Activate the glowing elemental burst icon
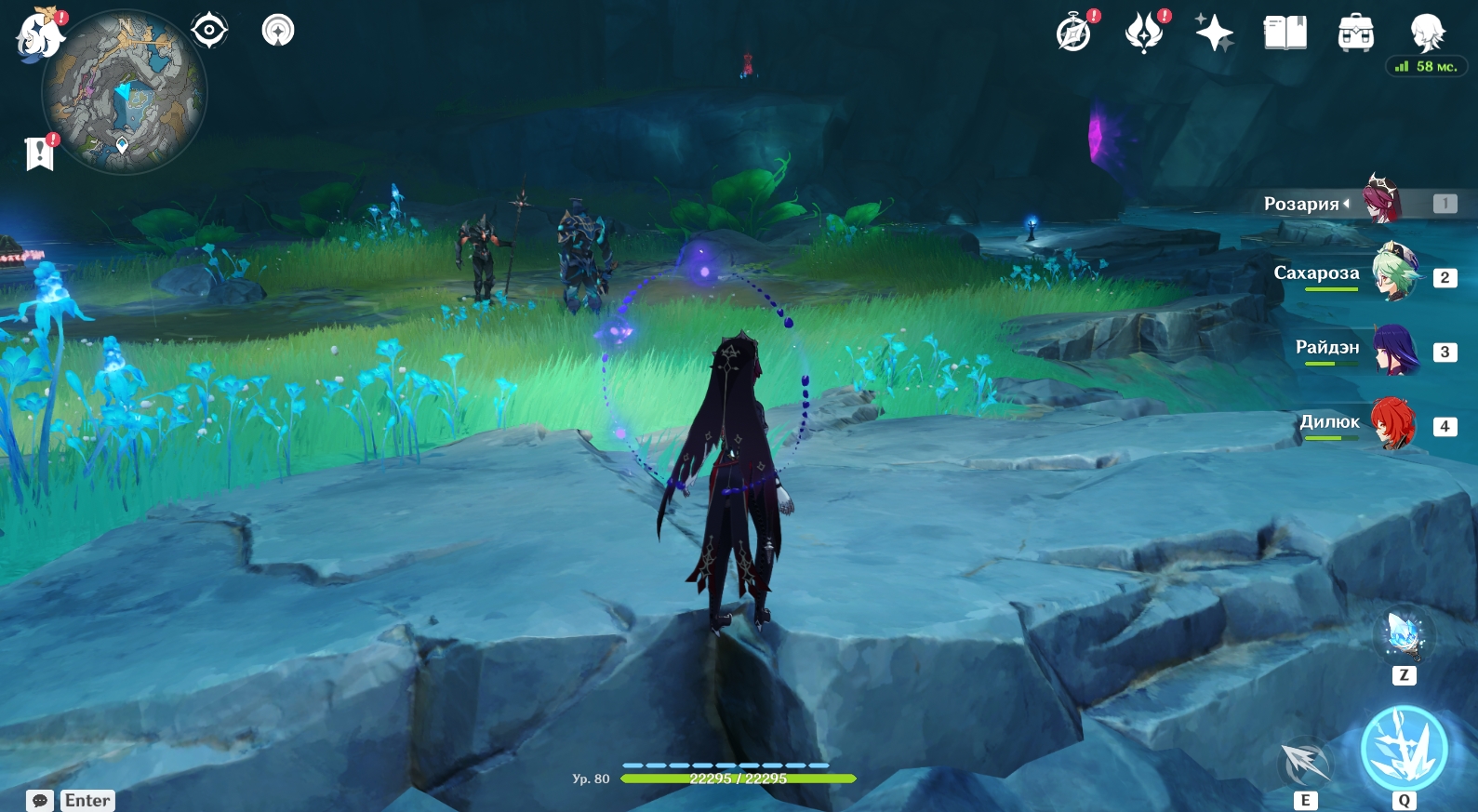Image resolution: width=1478 pixels, height=812 pixels. [x=1404, y=750]
